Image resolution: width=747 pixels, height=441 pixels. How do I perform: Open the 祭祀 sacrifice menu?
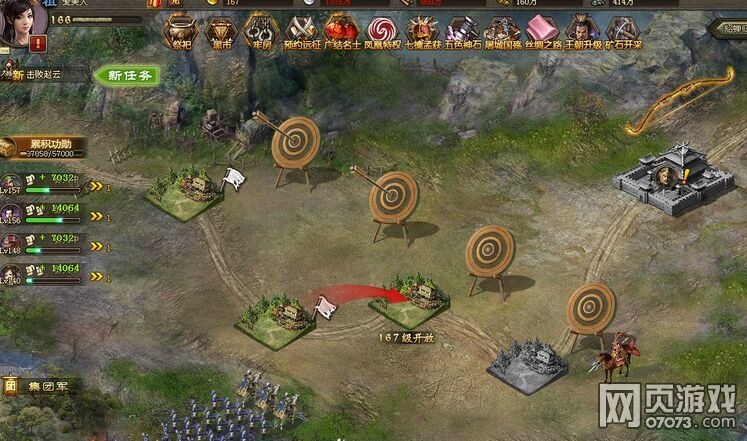click(178, 32)
